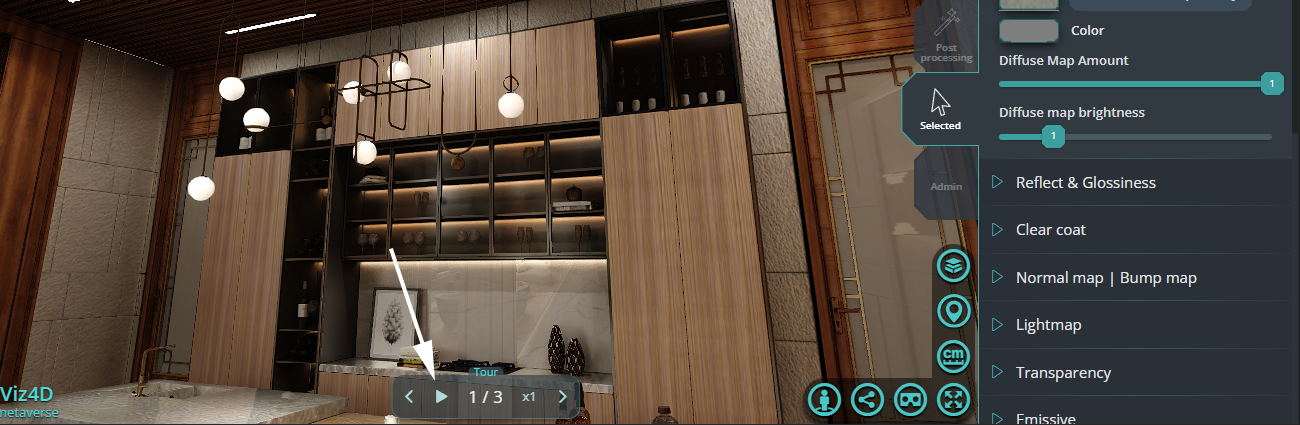Screen dimensions: 1300x425
Task: Toggle fullscreen with the arrows icon
Action: [953, 400]
